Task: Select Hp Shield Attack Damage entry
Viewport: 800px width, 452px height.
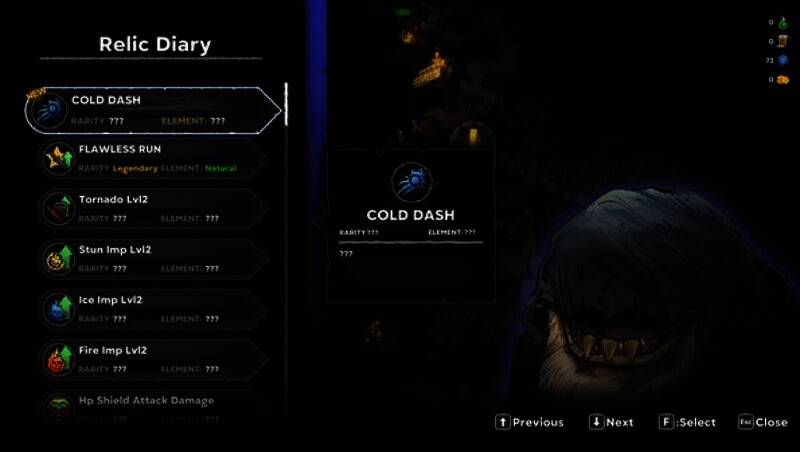Action: (x=150, y=402)
